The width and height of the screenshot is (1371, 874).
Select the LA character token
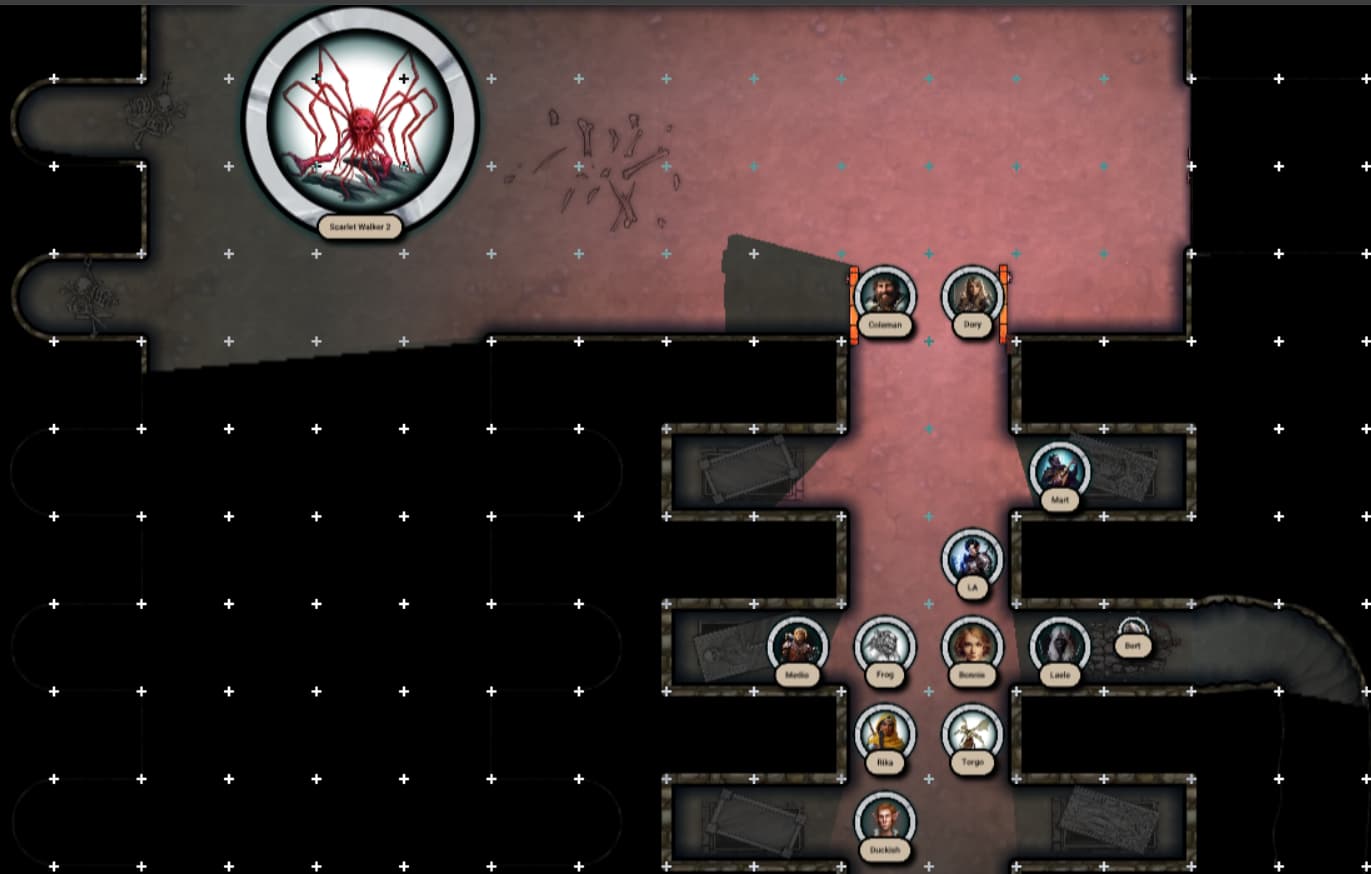tap(972, 559)
